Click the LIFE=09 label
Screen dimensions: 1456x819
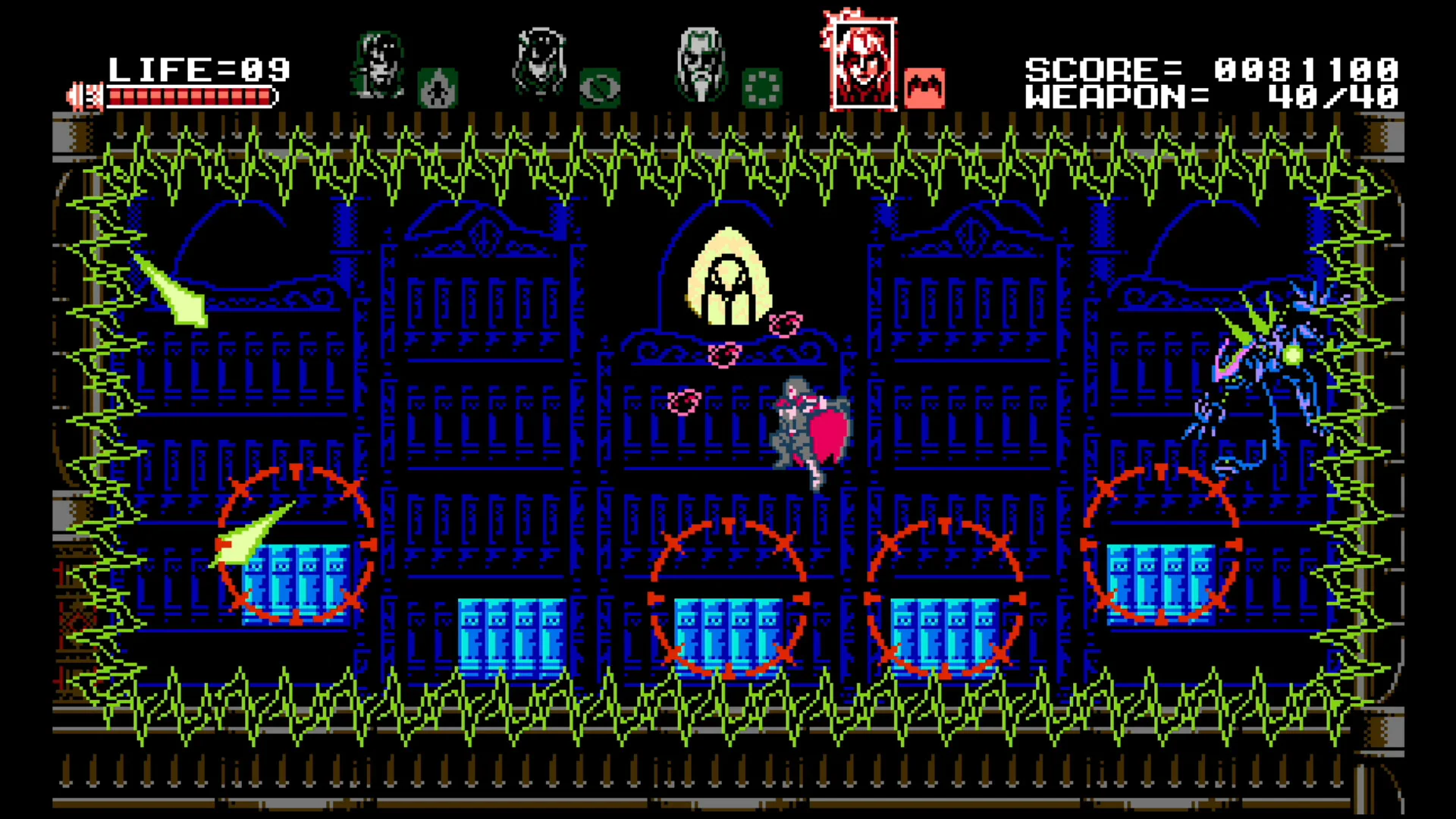(199, 70)
